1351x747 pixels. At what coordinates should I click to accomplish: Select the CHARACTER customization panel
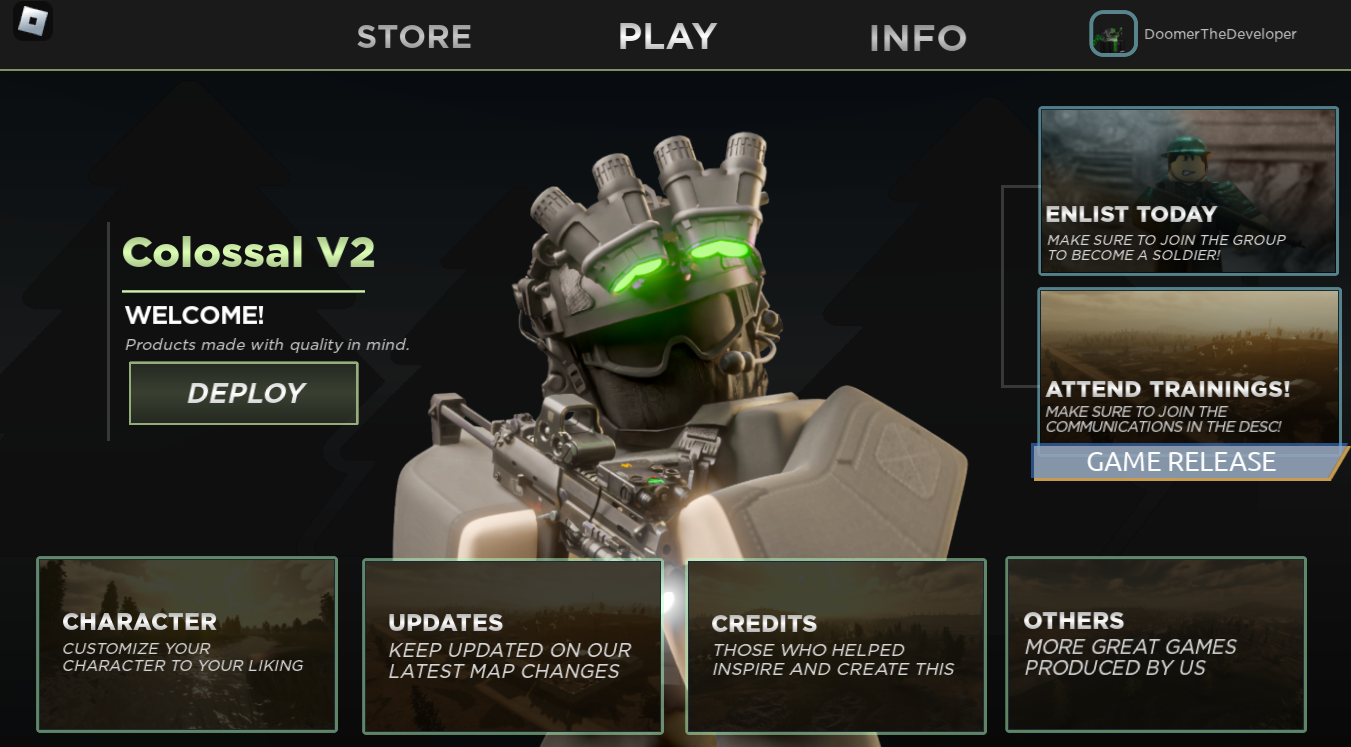(186, 645)
